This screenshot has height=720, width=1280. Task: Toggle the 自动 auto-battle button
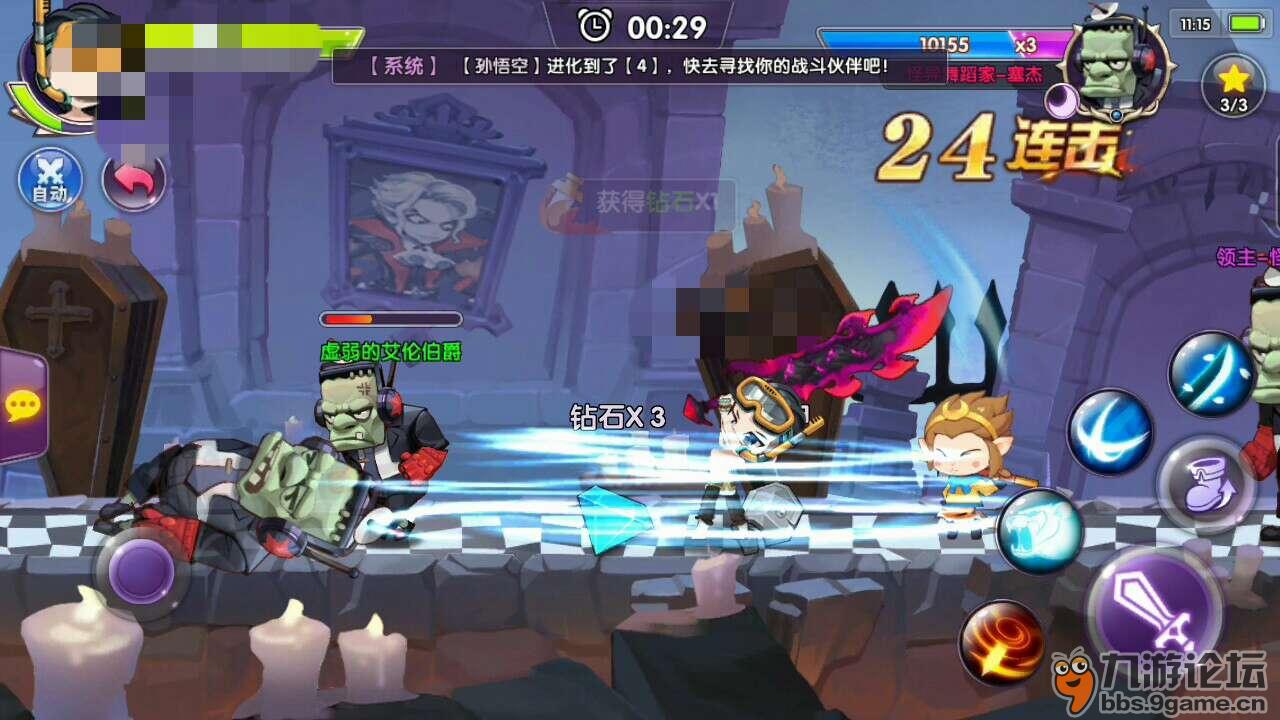coord(49,180)
